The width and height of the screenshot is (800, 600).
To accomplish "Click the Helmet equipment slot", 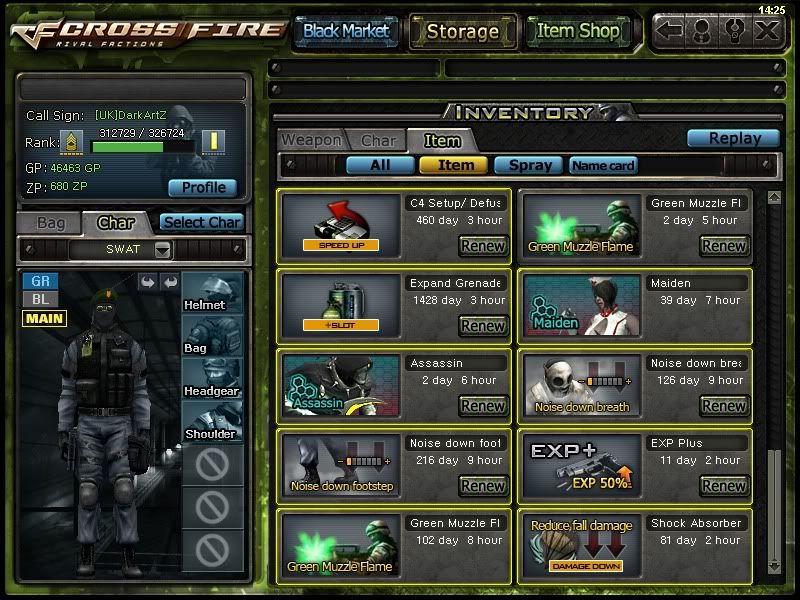I will 212,291.
